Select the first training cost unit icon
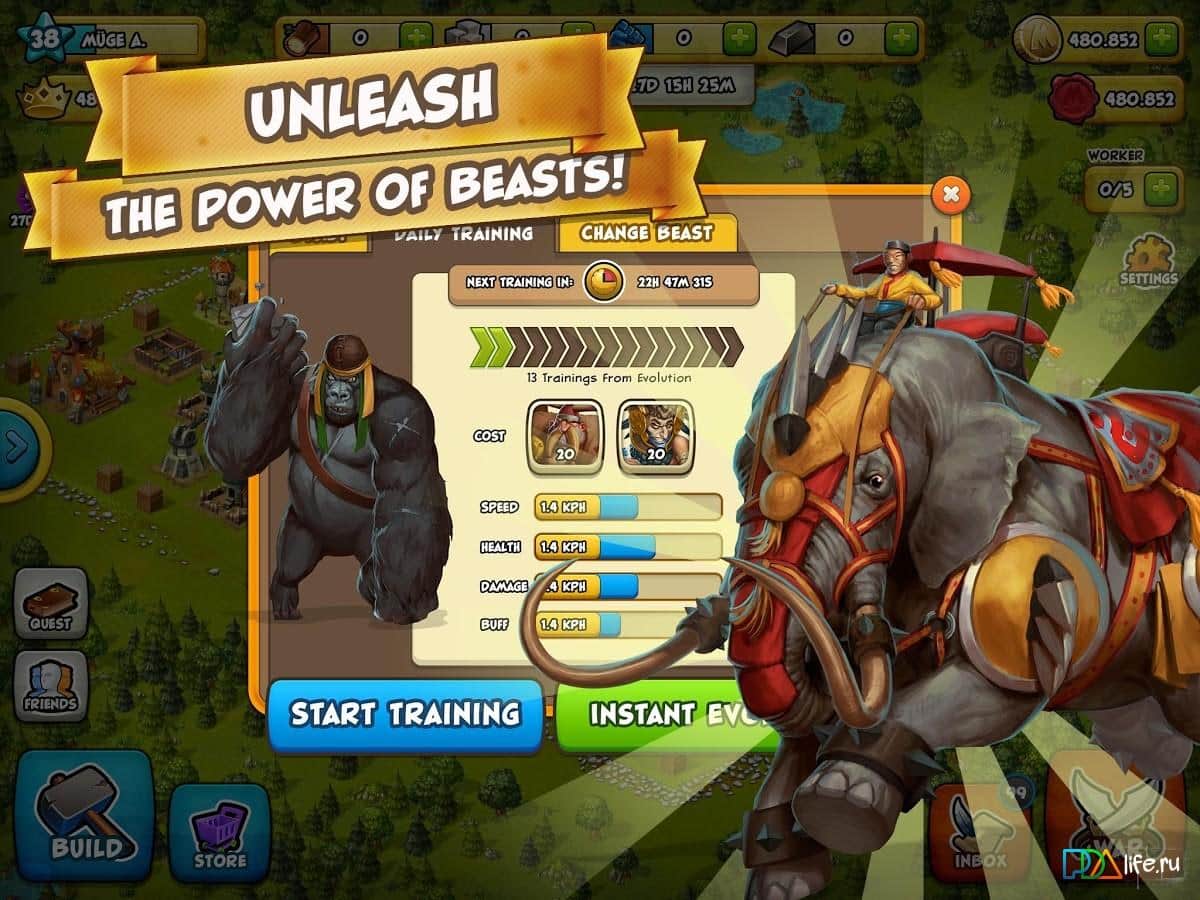 coord(565,437)
